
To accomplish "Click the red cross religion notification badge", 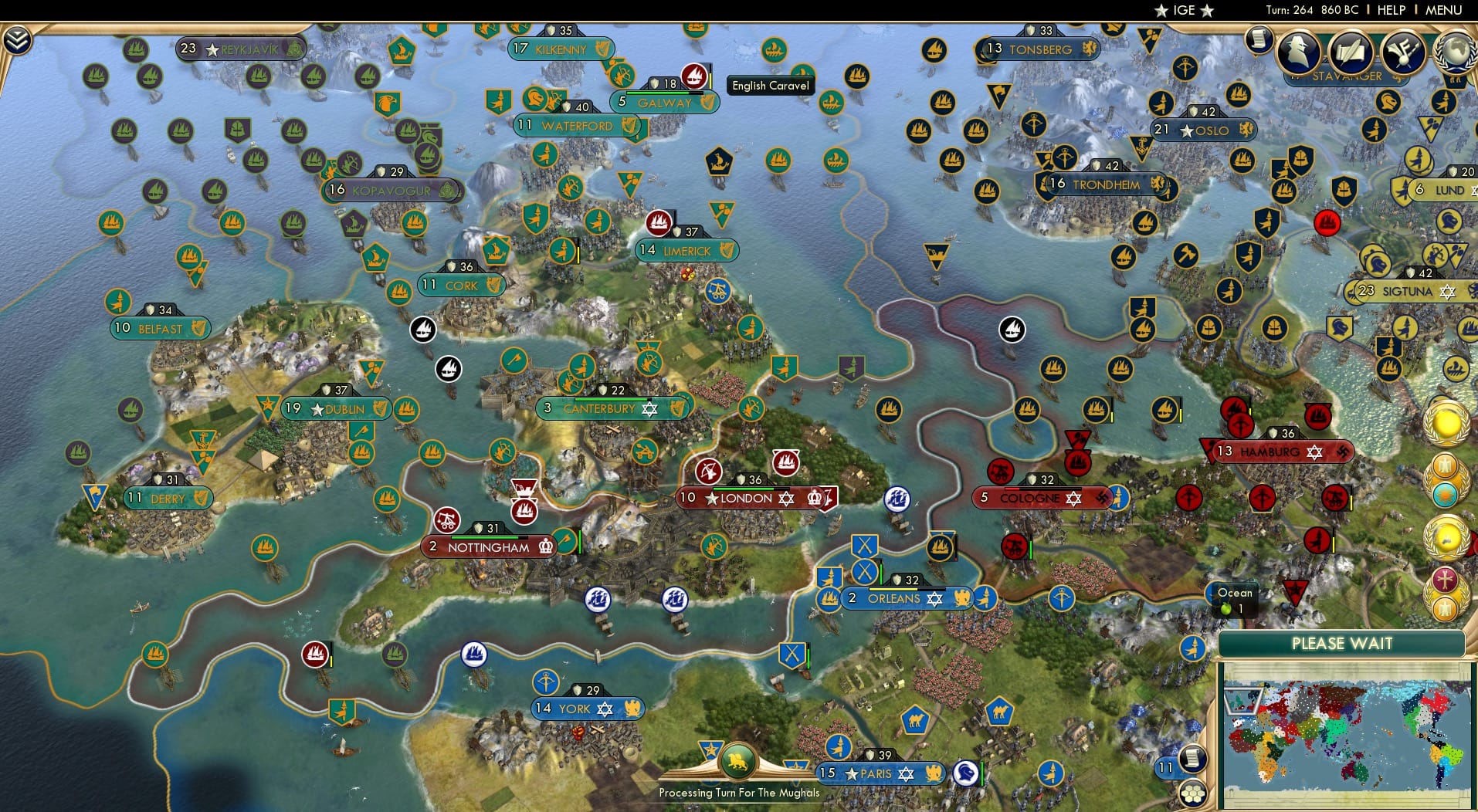I will tap(1445, 578).
